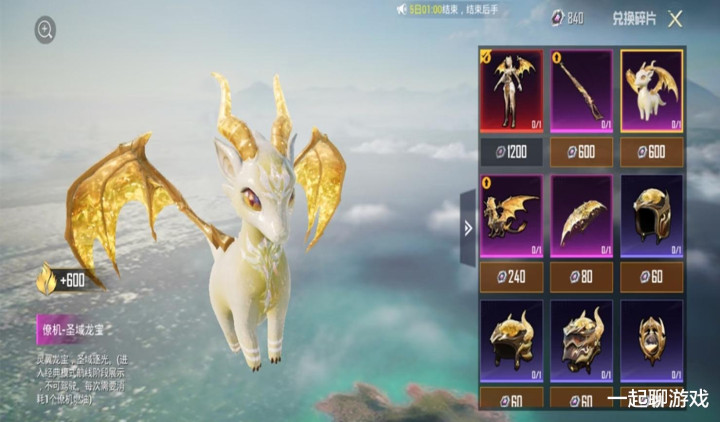The width and height of the screenshot is (720, 422).
Task: Collapse the item panel with the arrow
Action: pyautogui.click(x=467, y=227)
